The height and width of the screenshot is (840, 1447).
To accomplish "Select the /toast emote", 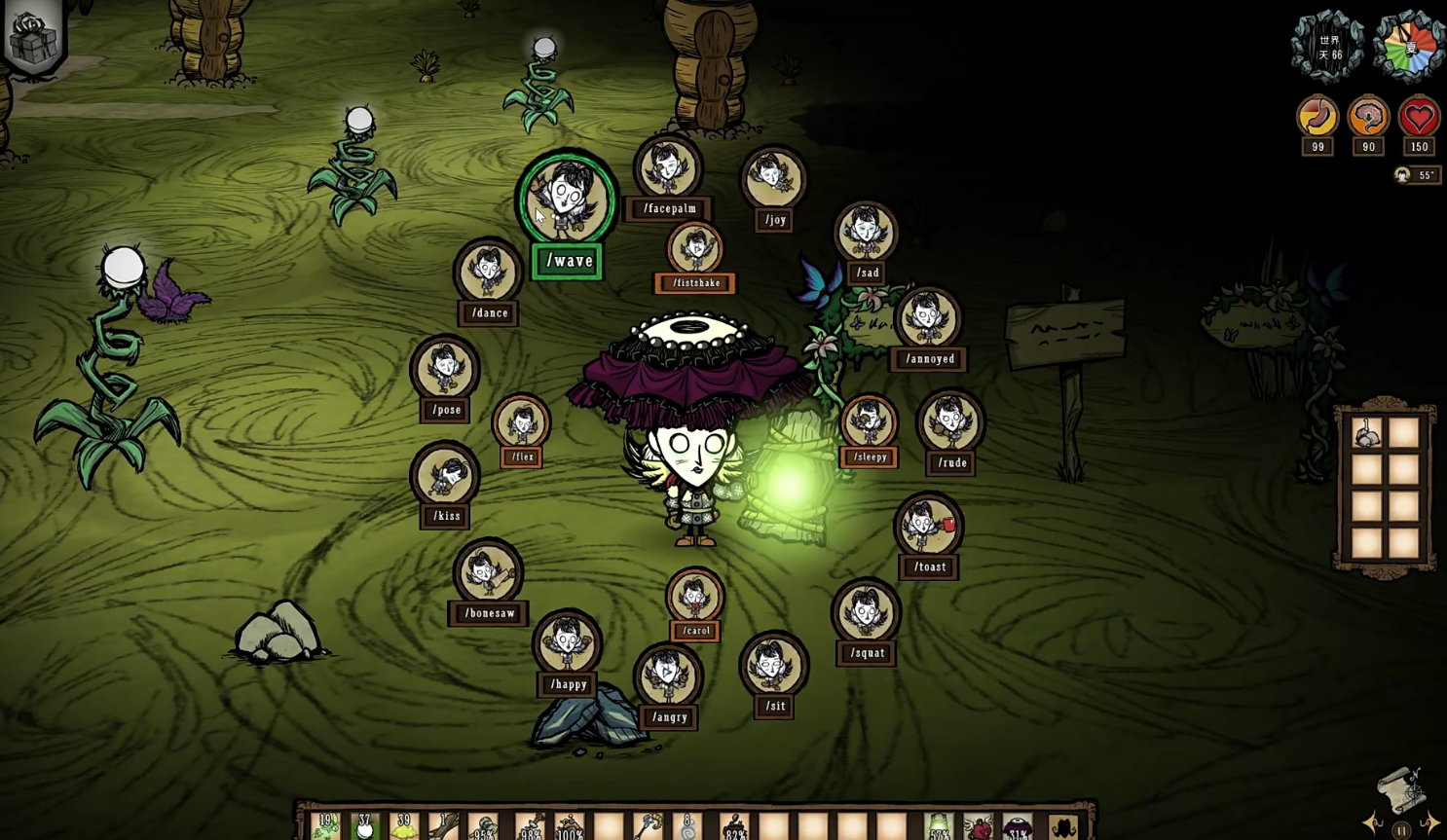I will [929, 528].
